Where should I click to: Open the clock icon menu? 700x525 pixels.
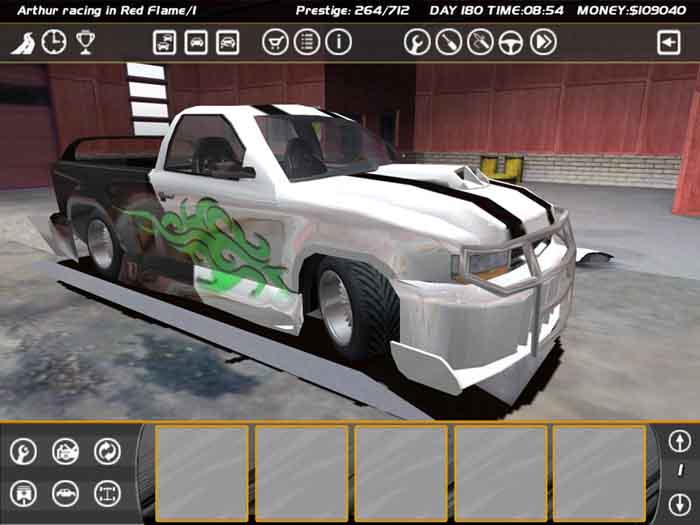pos(54,42)
